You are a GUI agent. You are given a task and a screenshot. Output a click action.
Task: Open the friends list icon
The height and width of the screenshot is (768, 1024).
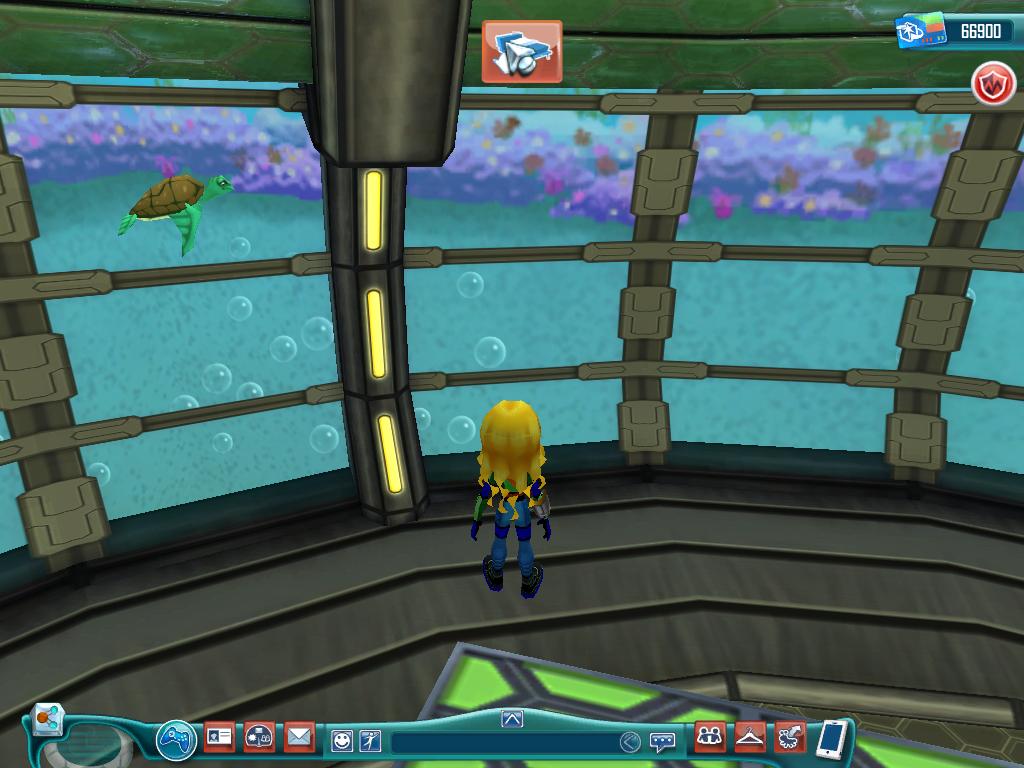click(x=710, y=738)
